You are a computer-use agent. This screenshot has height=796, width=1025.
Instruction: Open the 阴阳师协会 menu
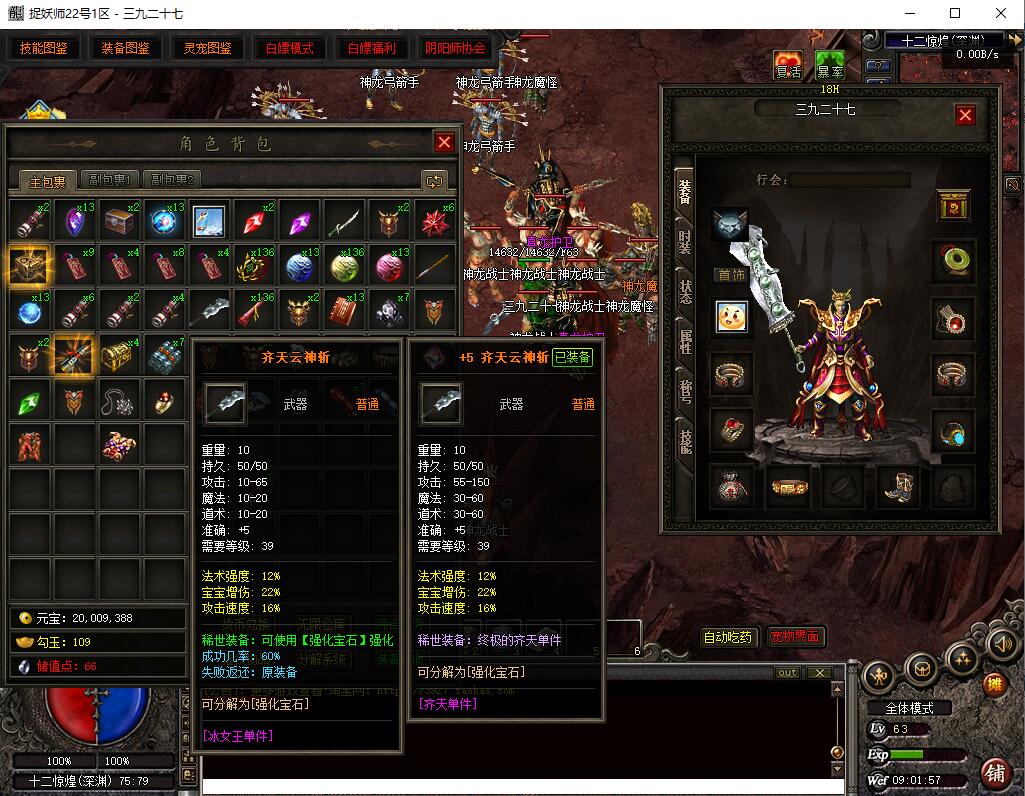[455, 48]
